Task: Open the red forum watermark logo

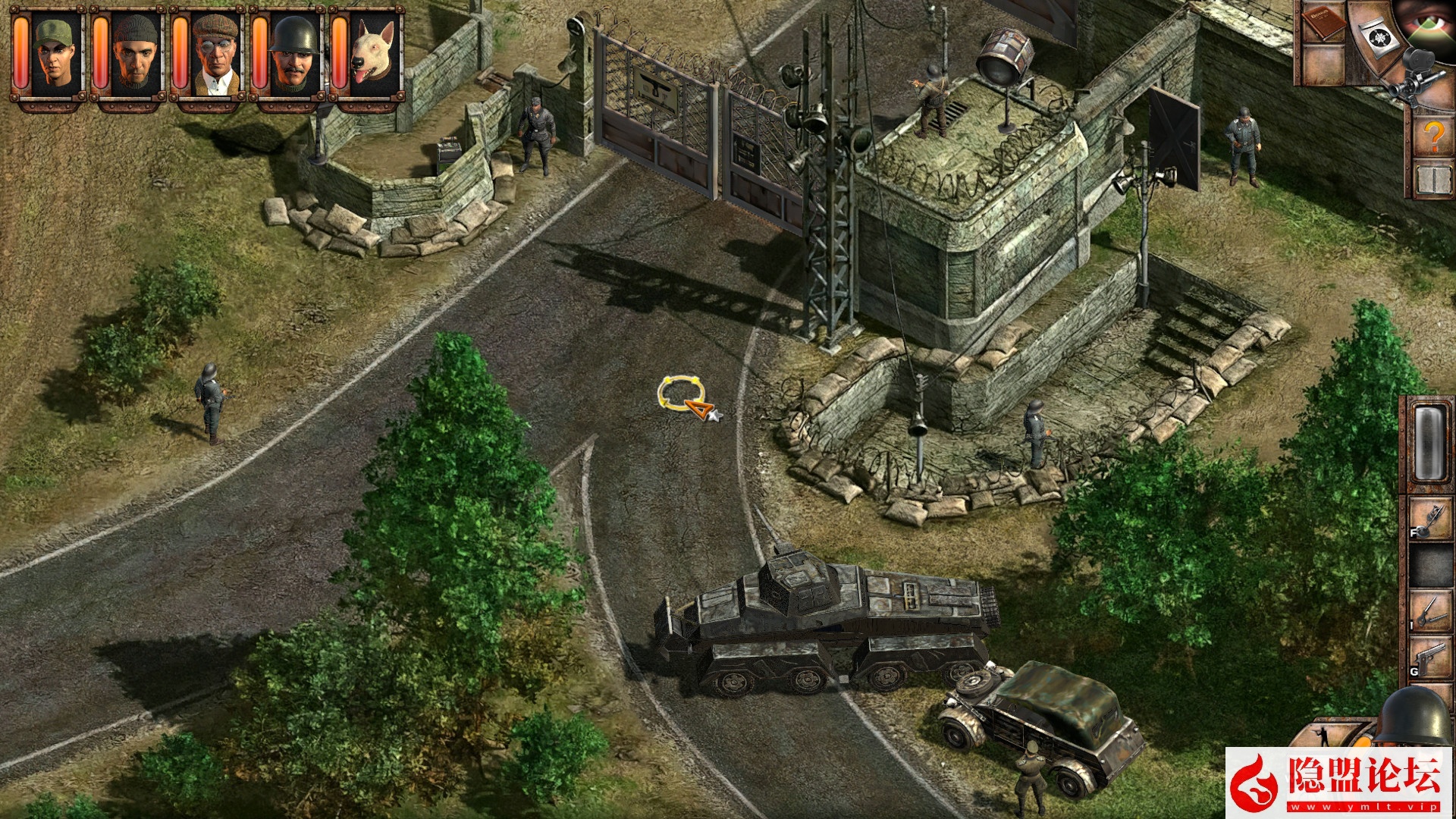Action: click(x=1338, y=783)
